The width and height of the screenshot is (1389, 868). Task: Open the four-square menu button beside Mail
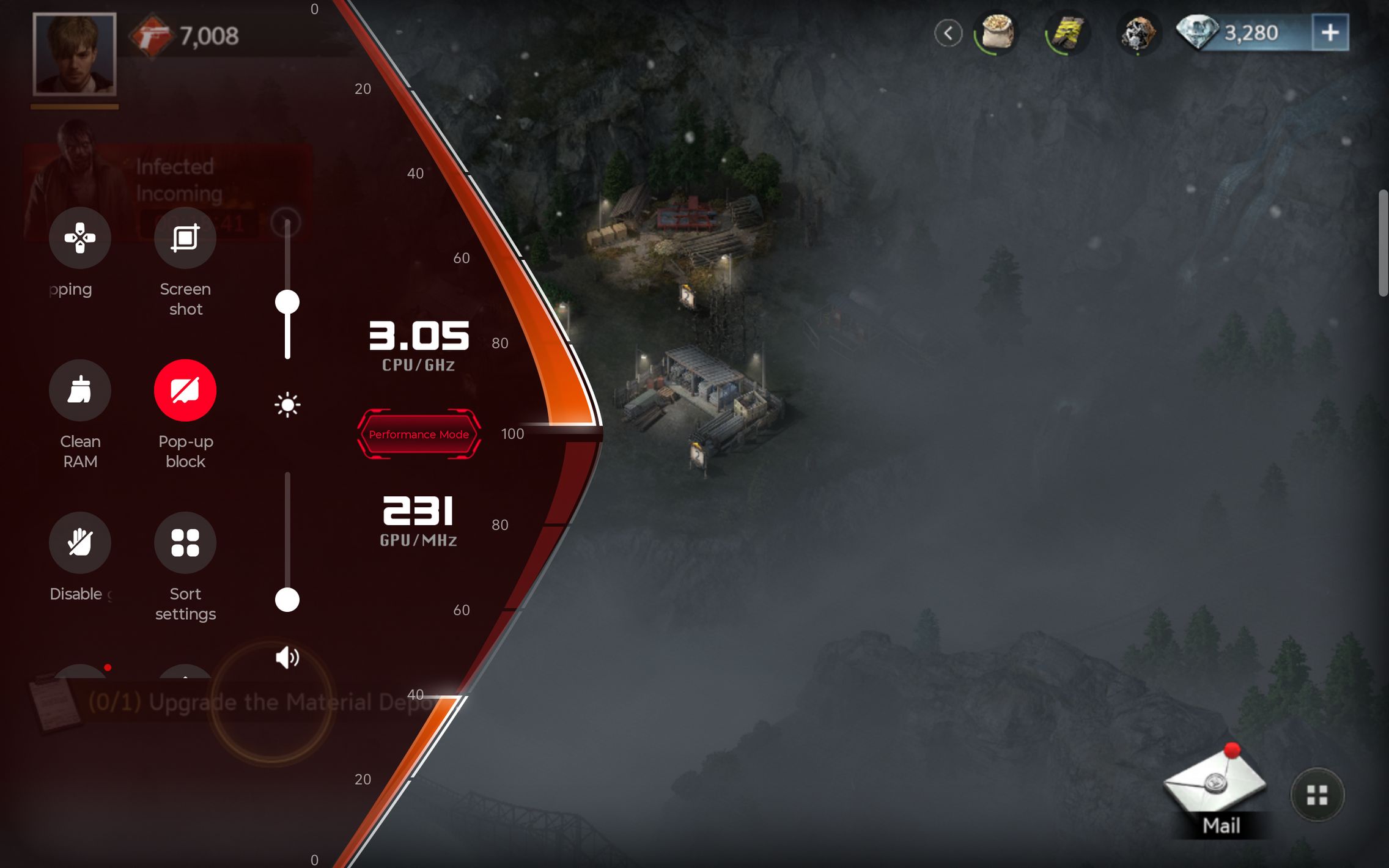tap(1317, 795)
